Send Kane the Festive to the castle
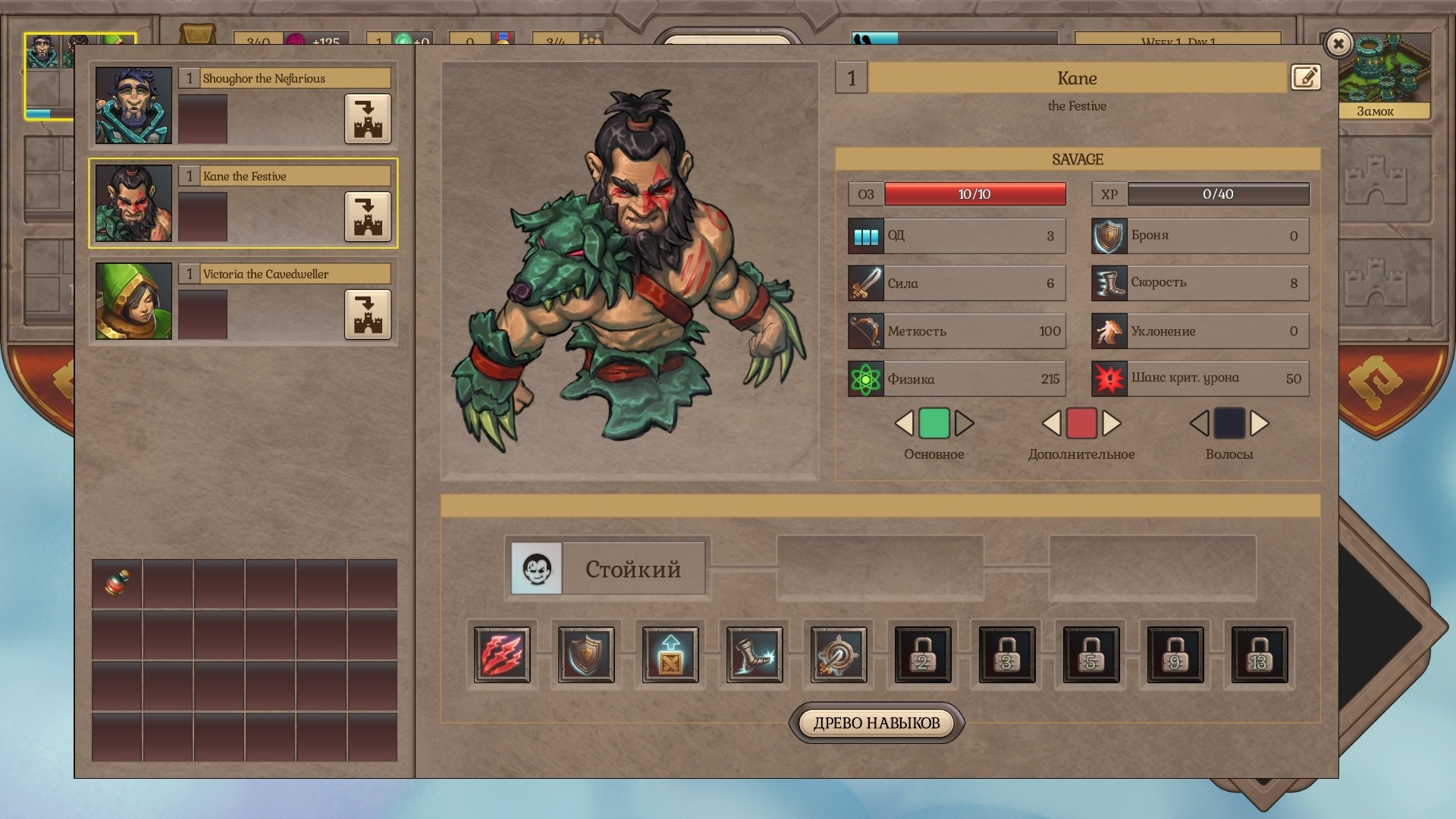1456x819 pixels. coord(368,216)
